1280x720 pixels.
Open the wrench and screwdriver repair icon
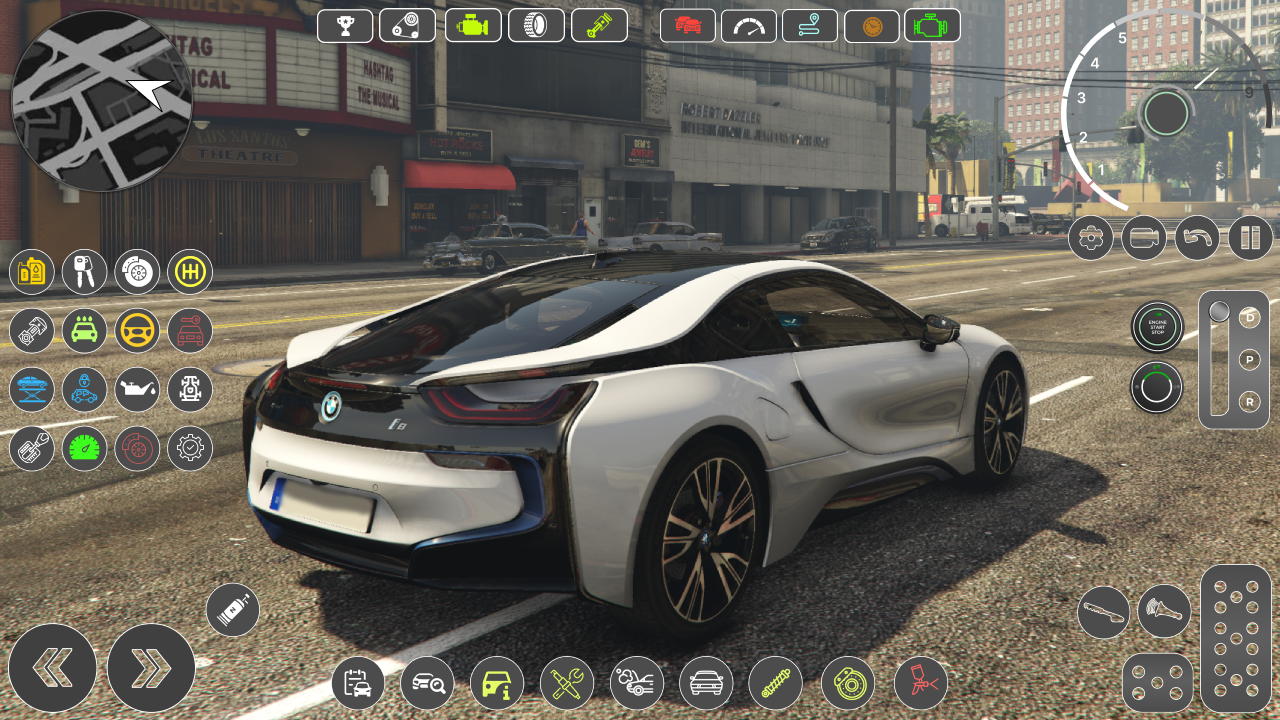coord(567,683)
